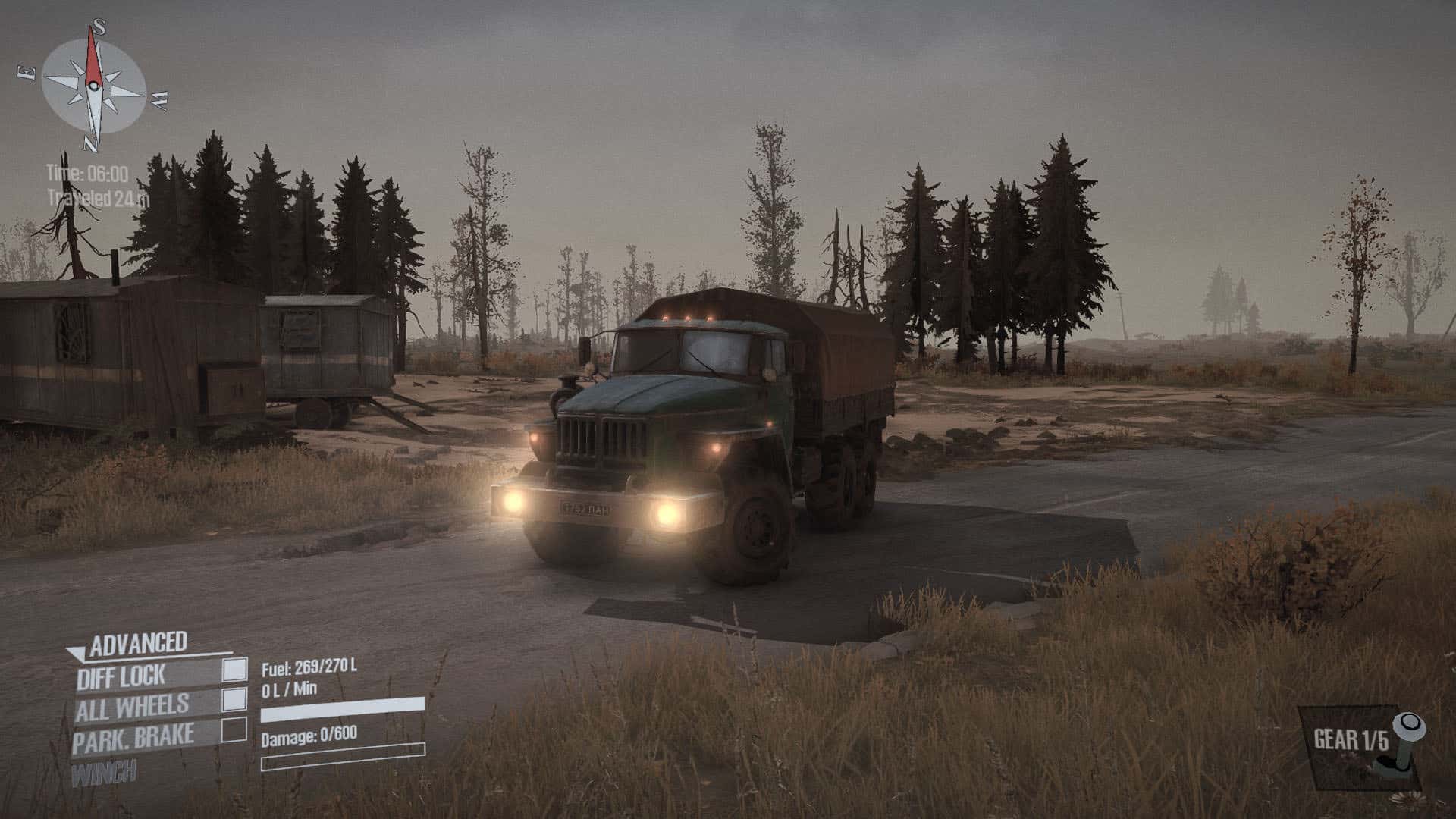Select the Winch option
The image size is (1456, 819).
(x=104, y=773)
